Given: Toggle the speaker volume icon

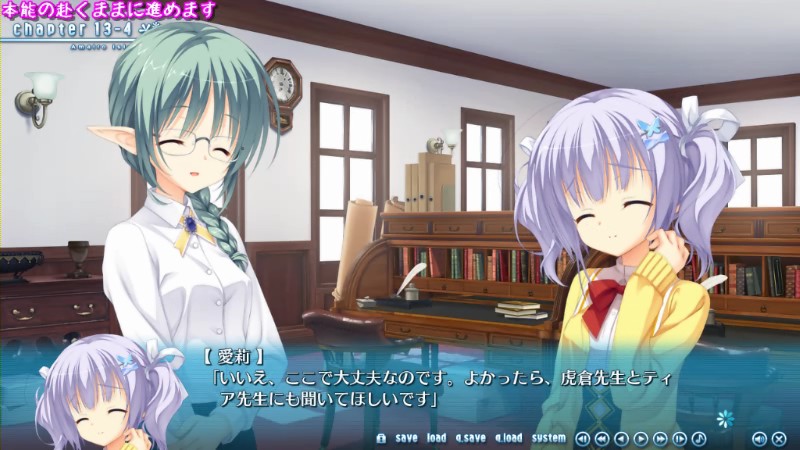Looking at the screenshot, I should [x=759, y=438].
